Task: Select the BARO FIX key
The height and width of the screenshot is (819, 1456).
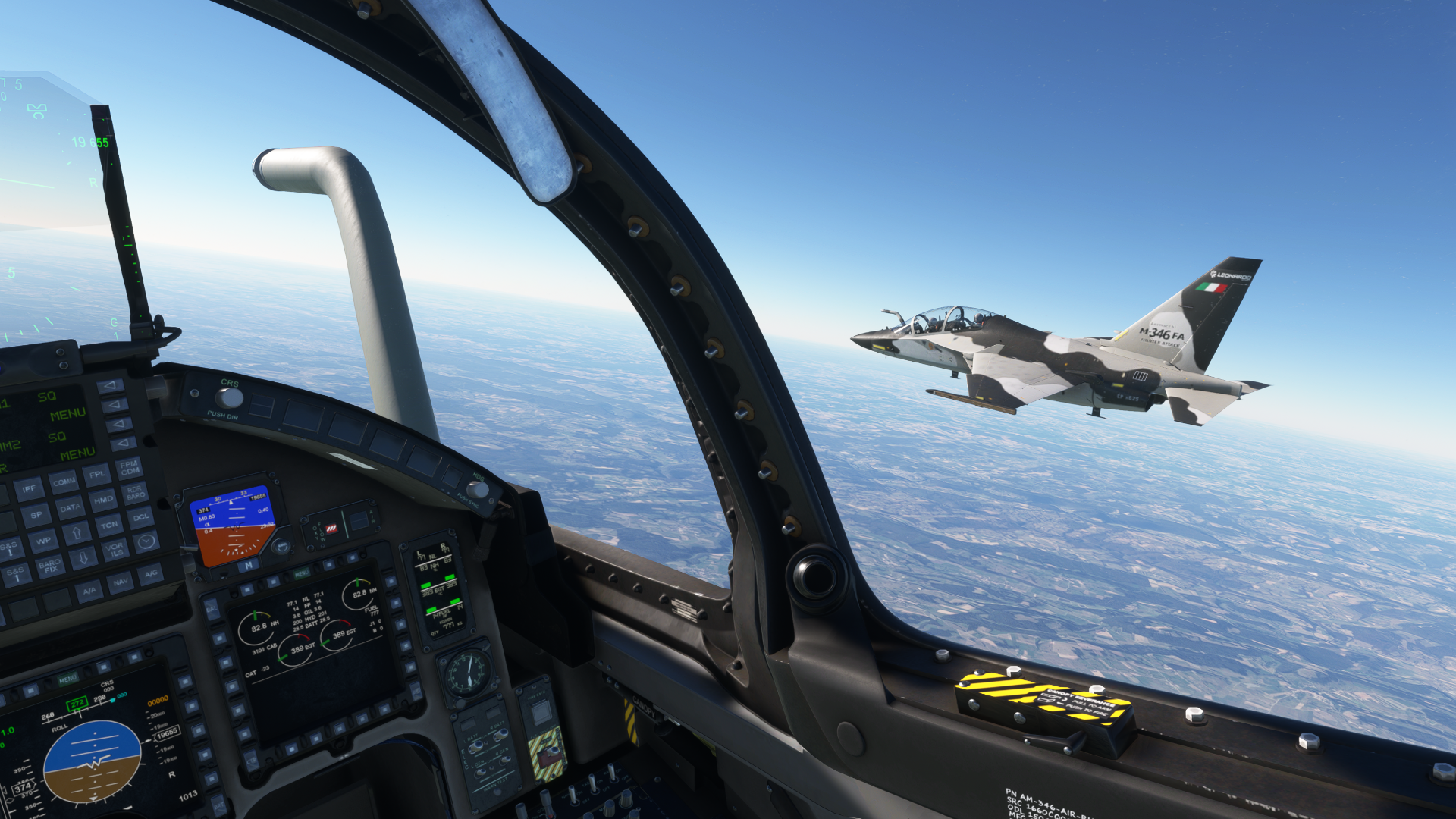Action: [49, 566]
